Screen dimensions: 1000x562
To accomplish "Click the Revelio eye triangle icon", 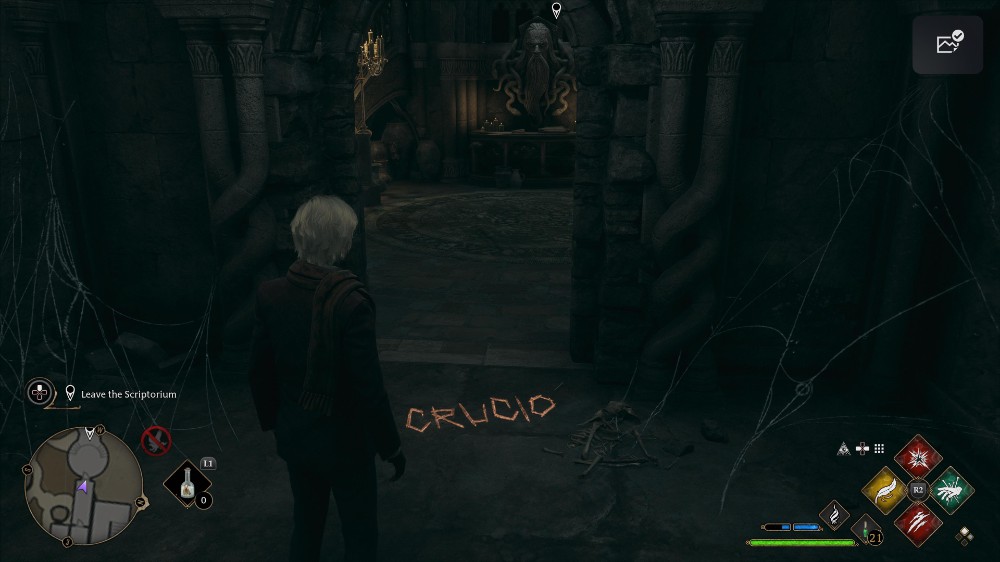I will (844, 450).
